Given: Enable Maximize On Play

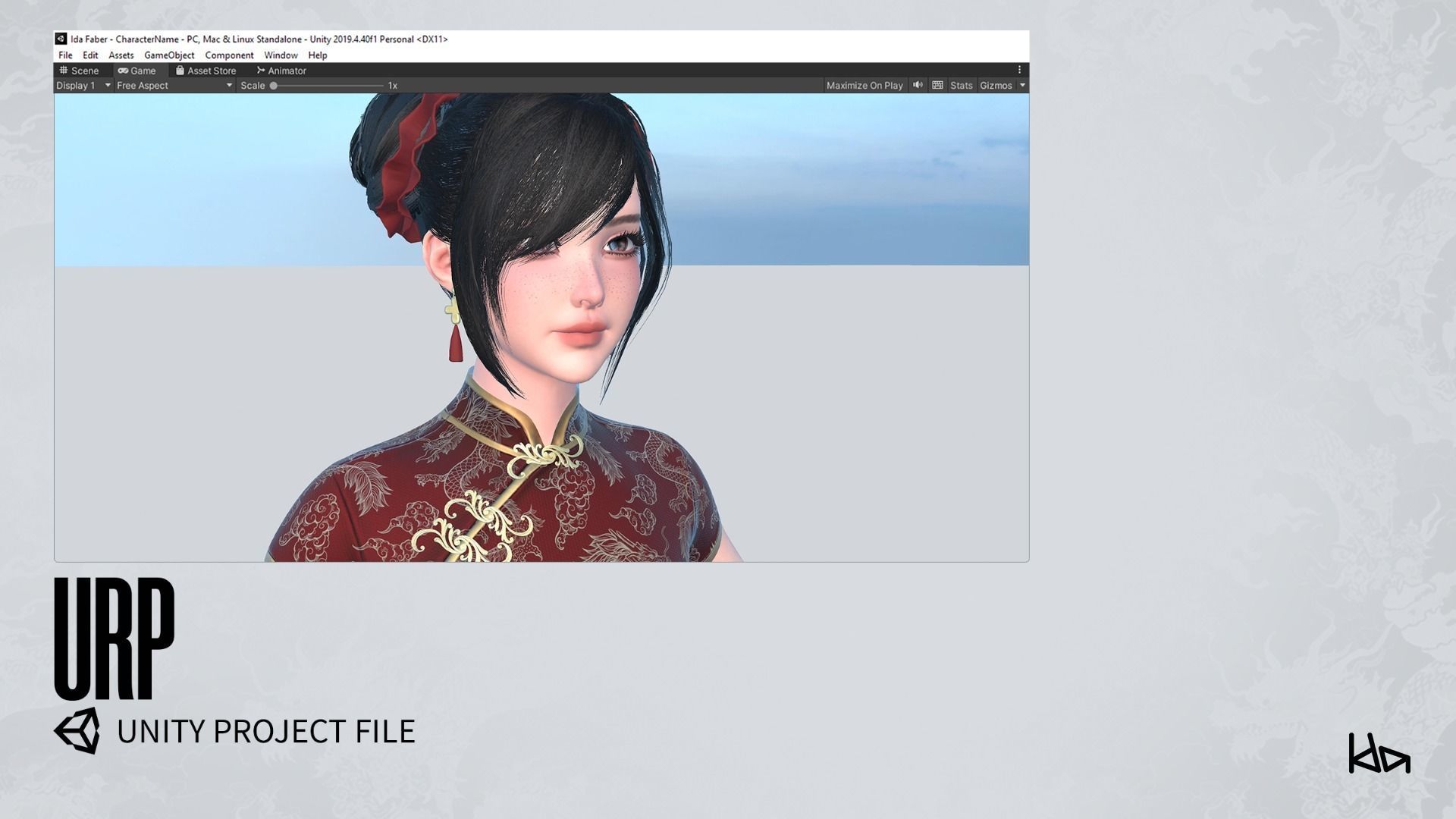Looking at the screenshot, I should click(x=864, y=85).
